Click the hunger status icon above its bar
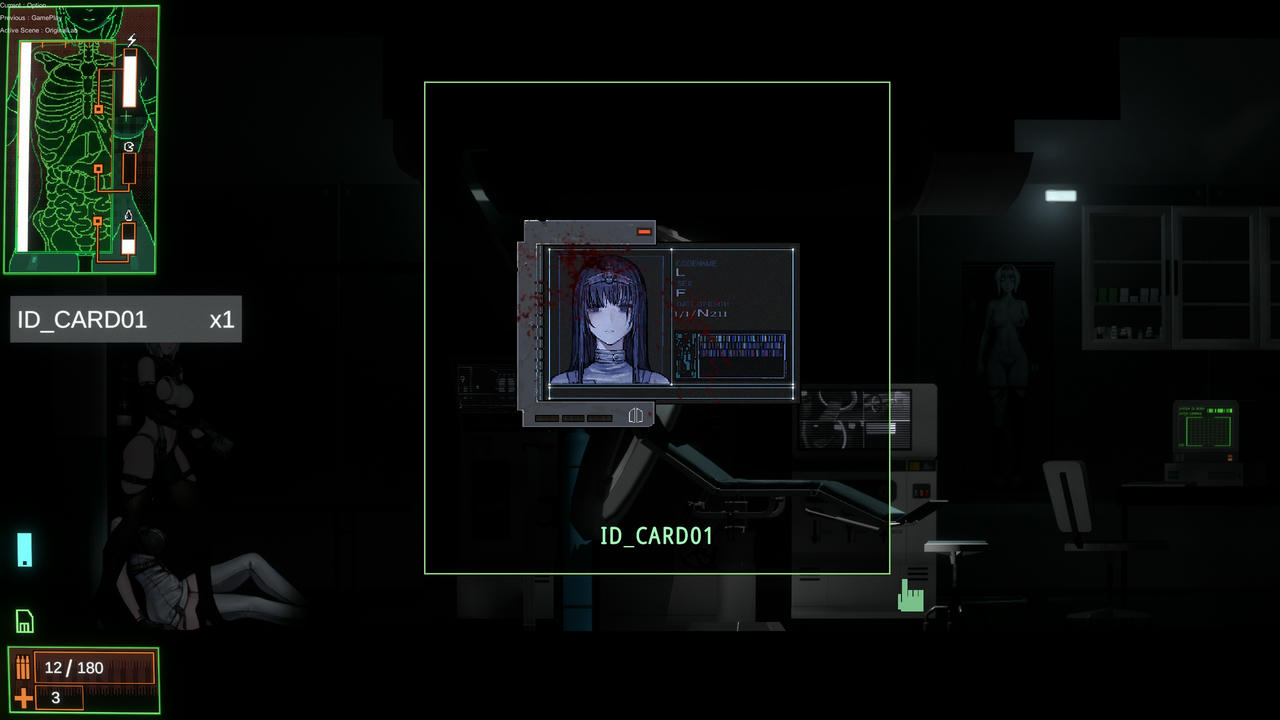The image size is (1280, 720). click(127, 146)
